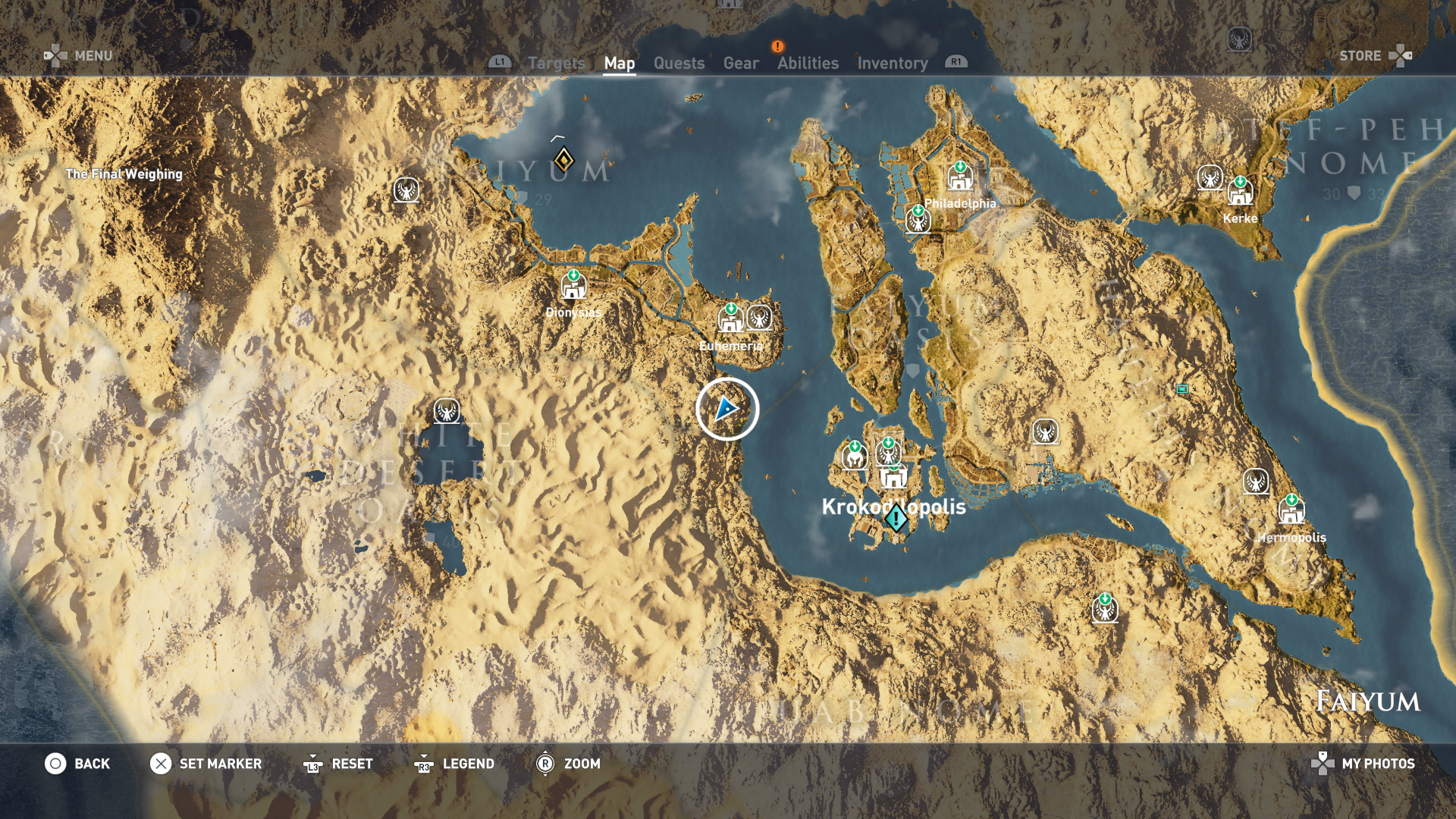This screenshot has width=1456, height=819.
Task: Select the teal quest marker at Krokodilopolis
Action: click(896, 519)
